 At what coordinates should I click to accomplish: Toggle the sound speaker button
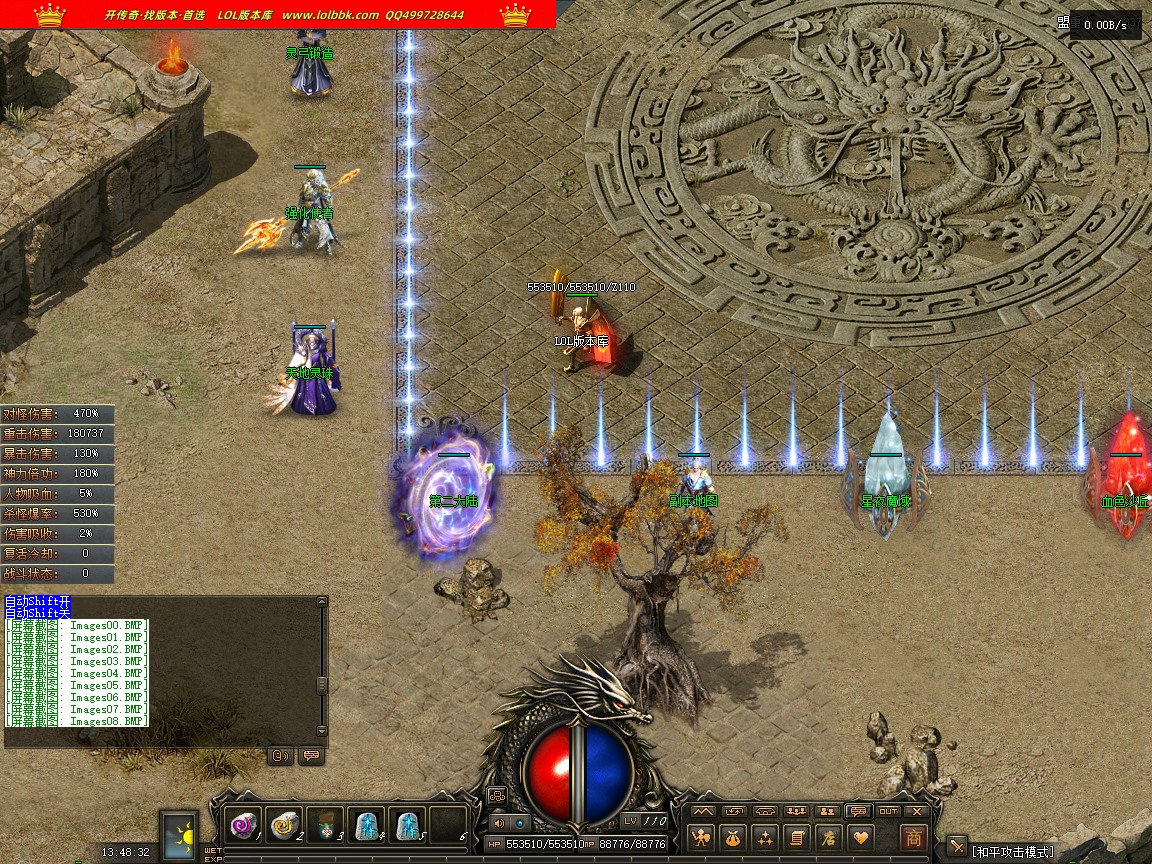tap(499, 824)
